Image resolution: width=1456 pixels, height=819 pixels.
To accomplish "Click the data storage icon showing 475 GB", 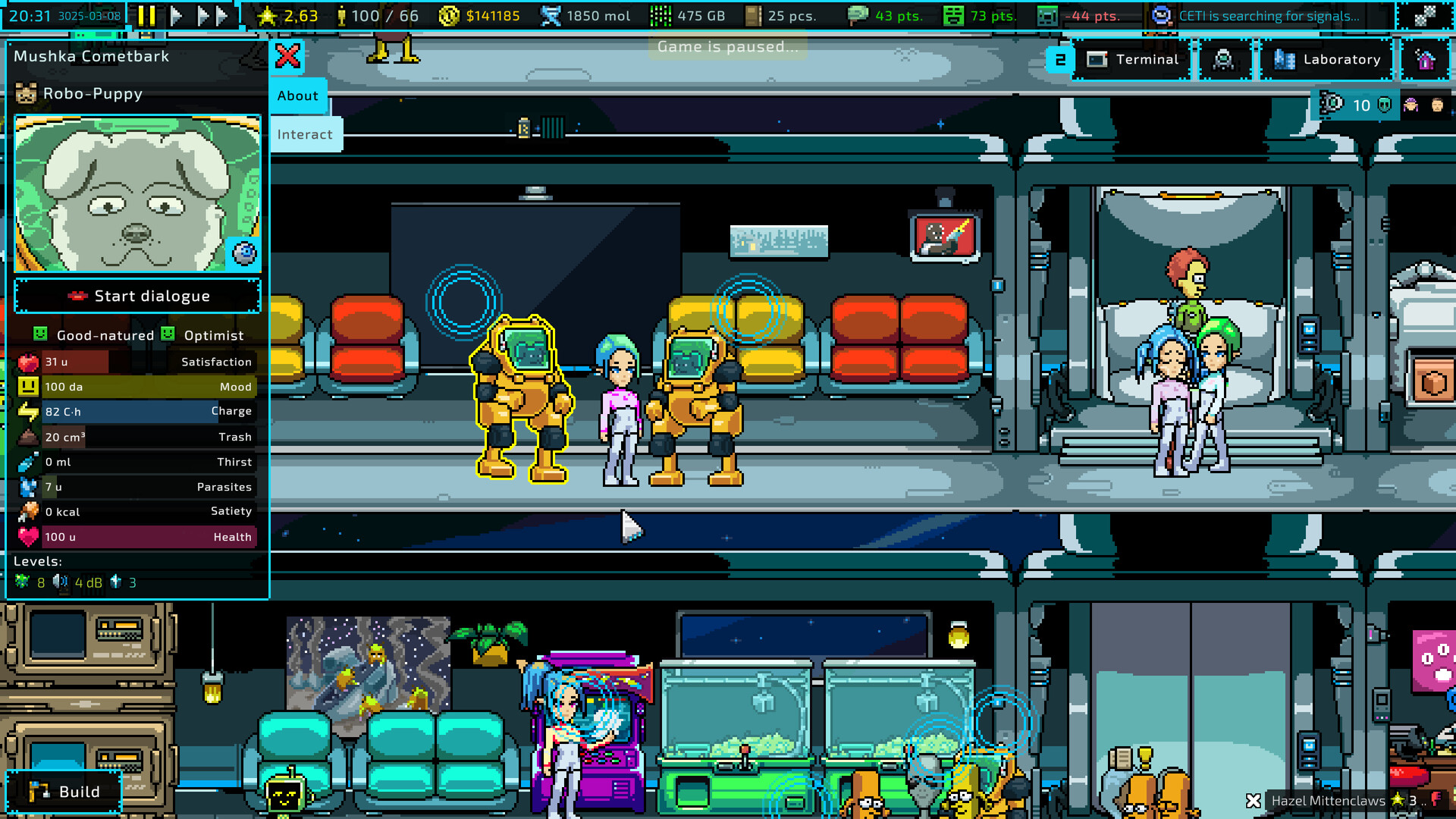I will click(x=661, y=14).
